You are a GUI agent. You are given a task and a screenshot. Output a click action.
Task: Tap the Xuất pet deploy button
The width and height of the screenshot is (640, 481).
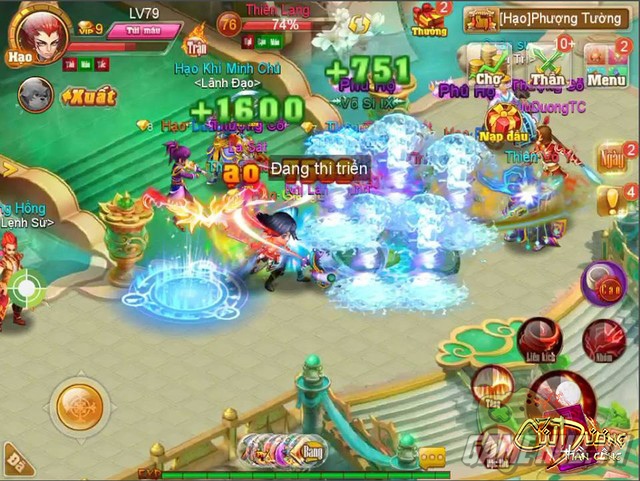click(89, 97)
